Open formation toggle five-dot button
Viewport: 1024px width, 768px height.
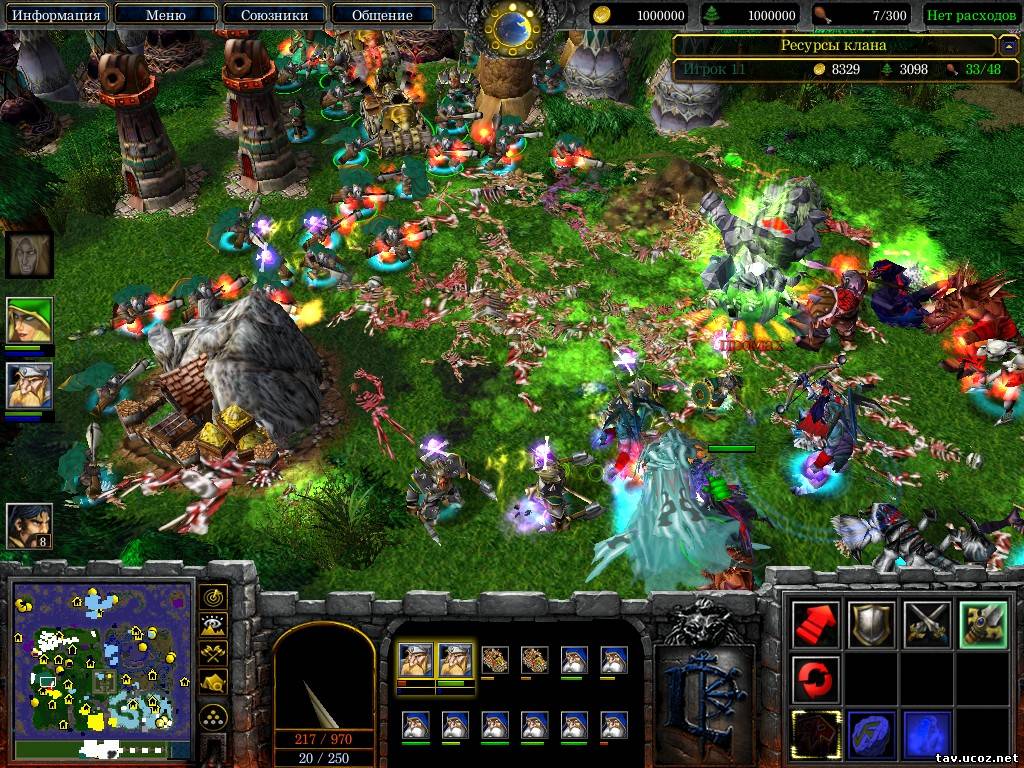point(214,715)
